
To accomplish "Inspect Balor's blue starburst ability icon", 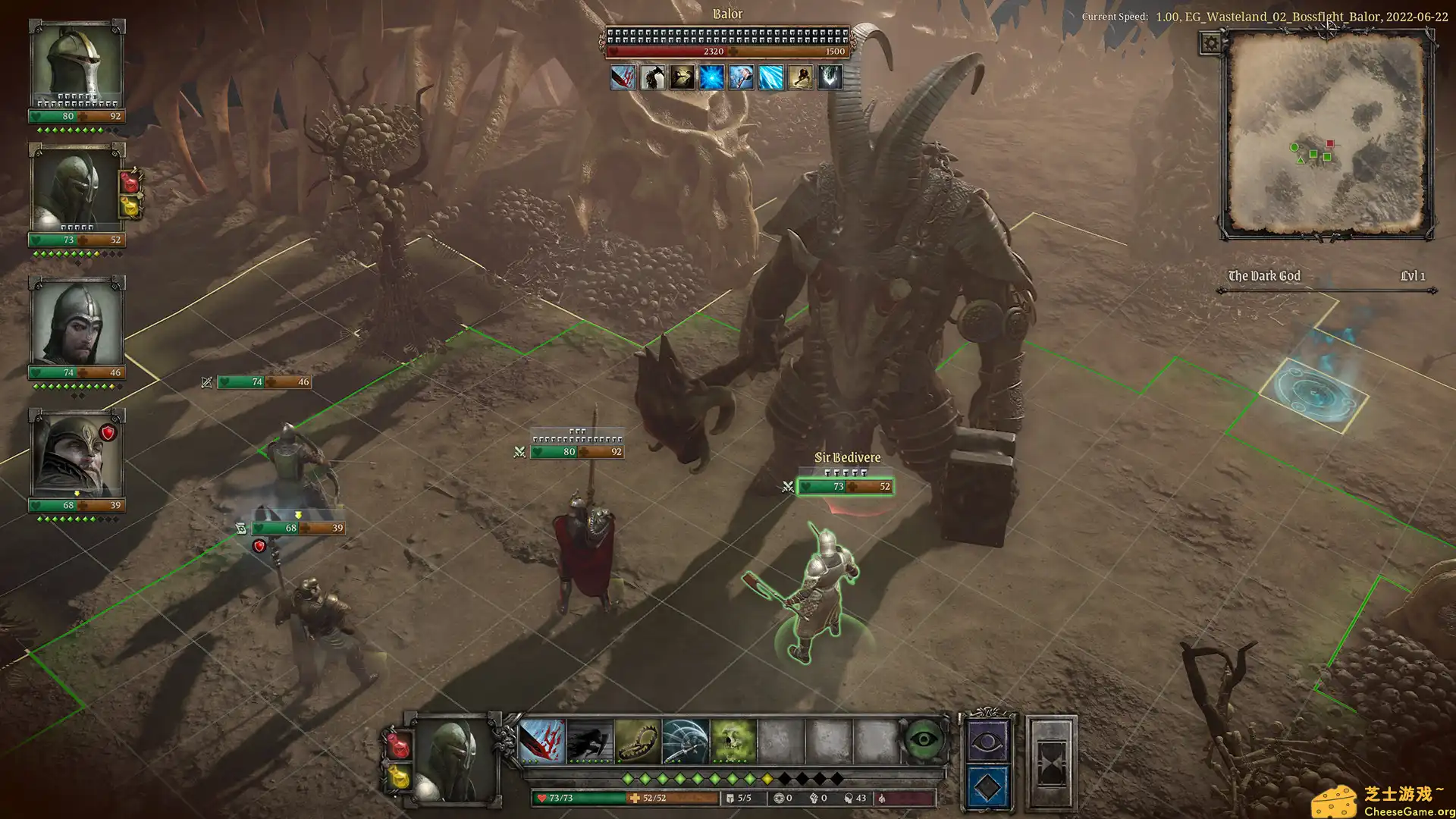I will [711, 77].
